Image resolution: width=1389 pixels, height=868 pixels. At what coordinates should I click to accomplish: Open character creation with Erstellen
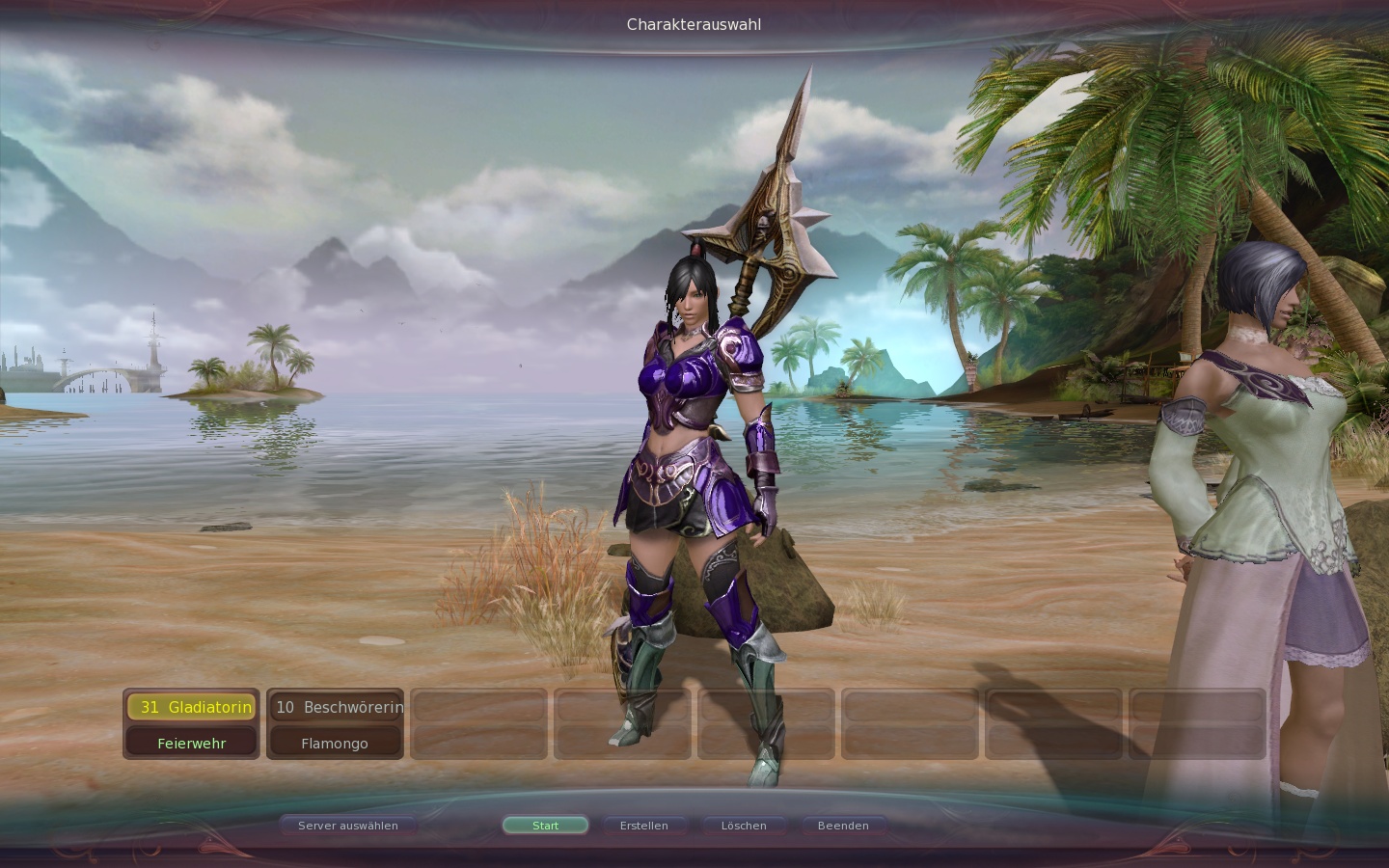point(644,826)
